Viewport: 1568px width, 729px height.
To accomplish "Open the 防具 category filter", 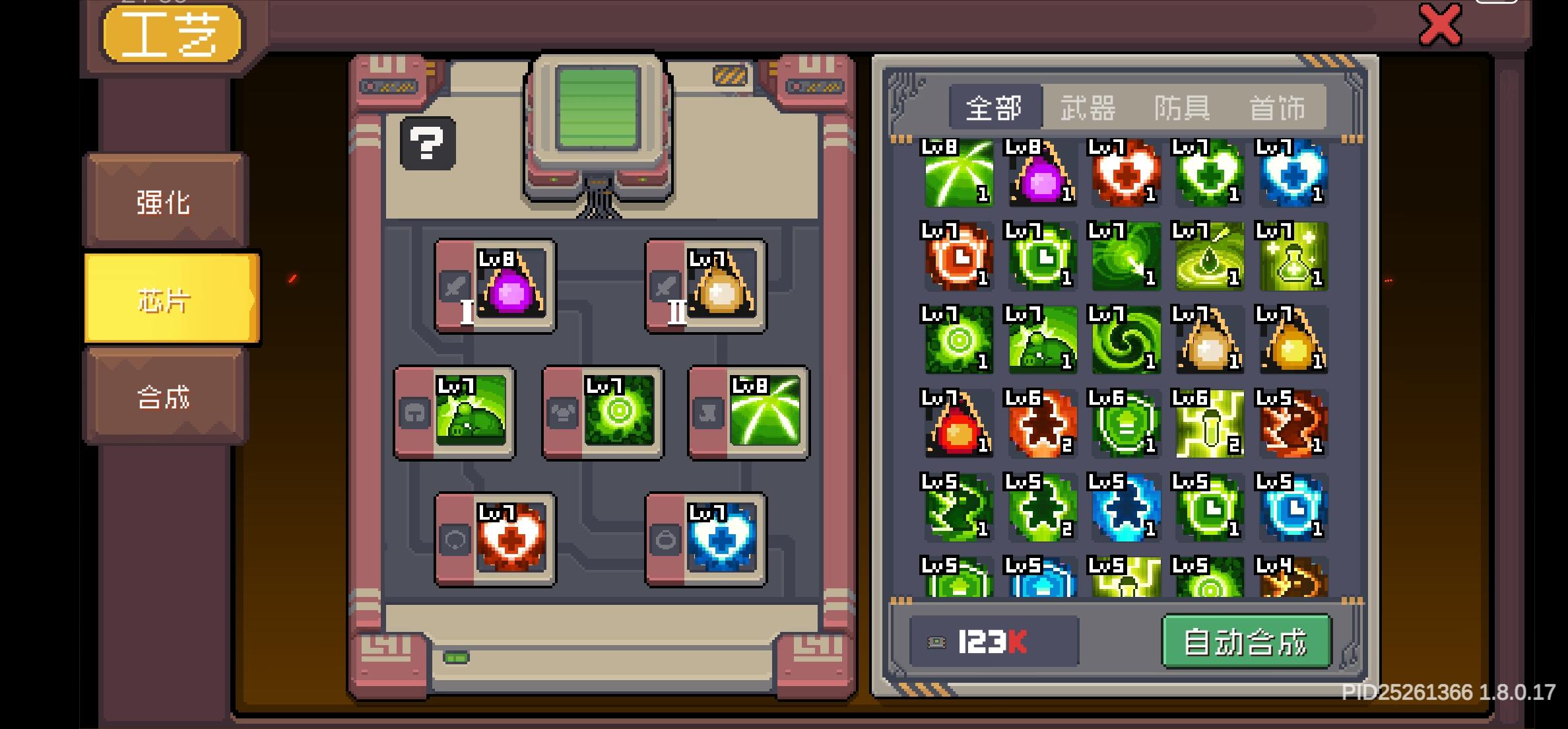I will 1181,108.
